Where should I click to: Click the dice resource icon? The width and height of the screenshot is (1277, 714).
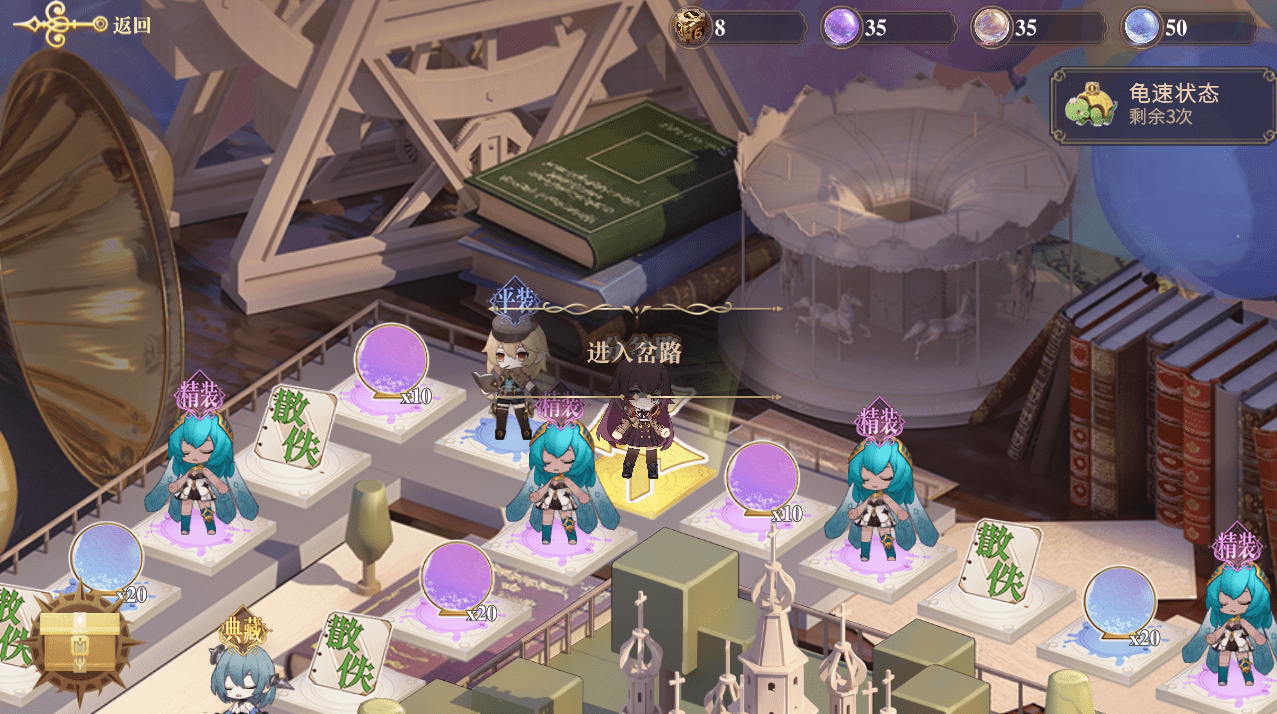pyautogui.click(x=691, y=28)
